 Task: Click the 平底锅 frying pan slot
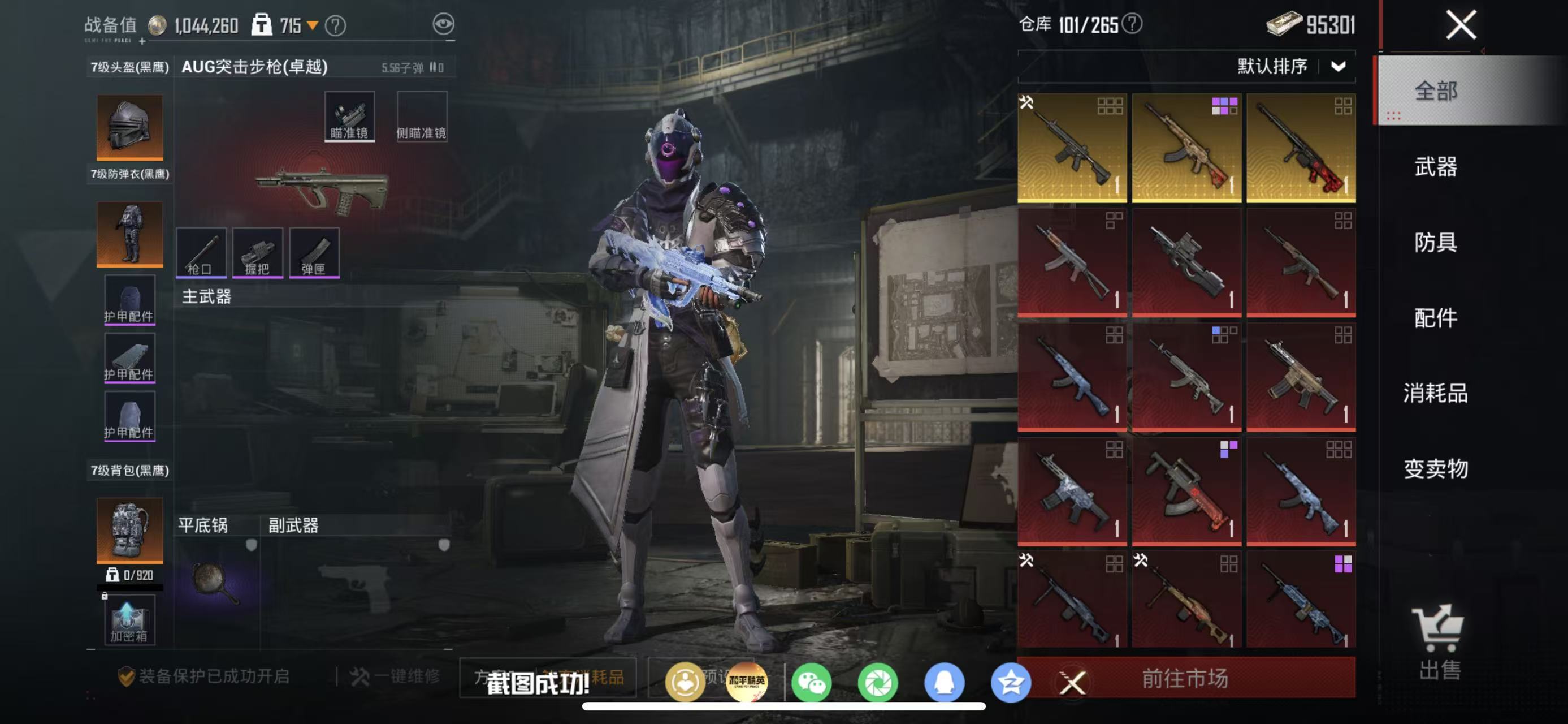(x=217, y=581)
